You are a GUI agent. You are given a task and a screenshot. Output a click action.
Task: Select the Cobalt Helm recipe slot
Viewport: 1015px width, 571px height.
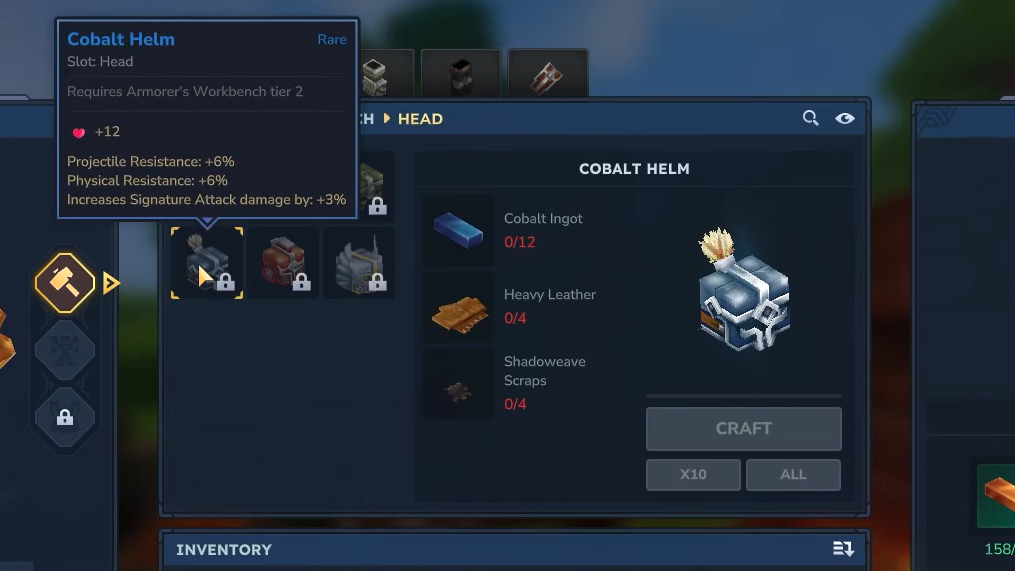tap(207, 263)
